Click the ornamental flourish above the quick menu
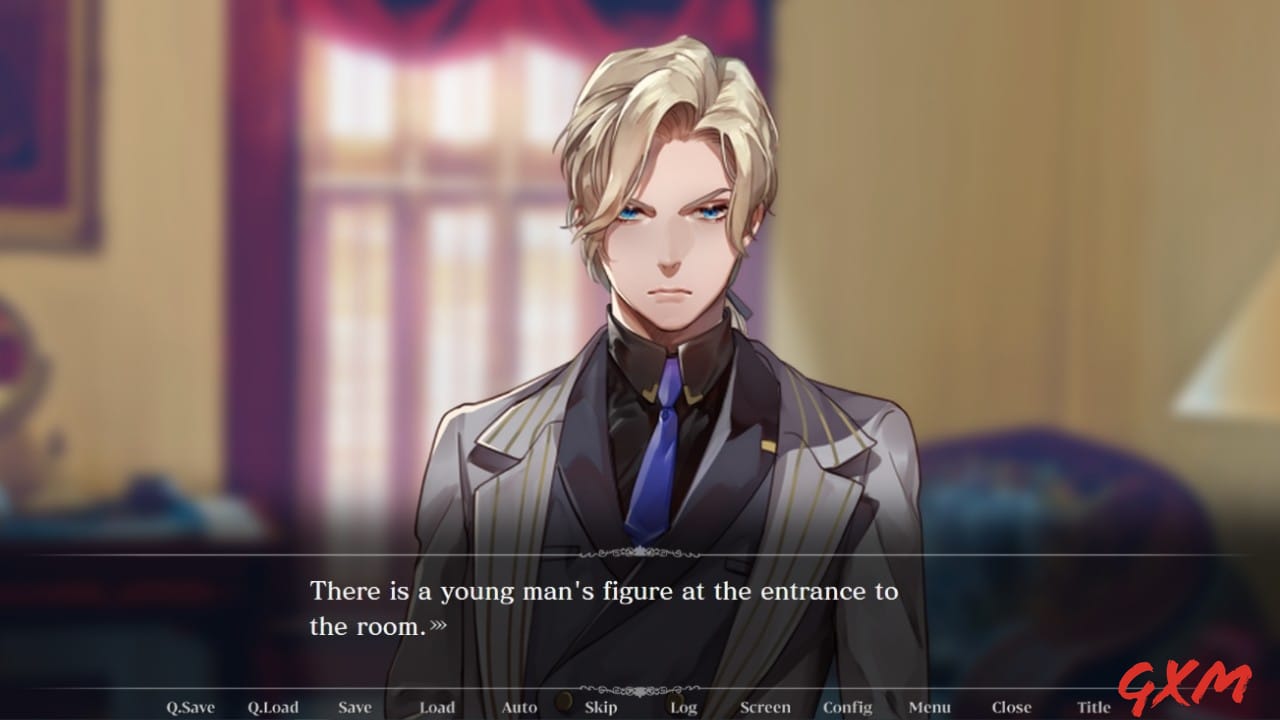The image size is (1280, 720). 640,688
